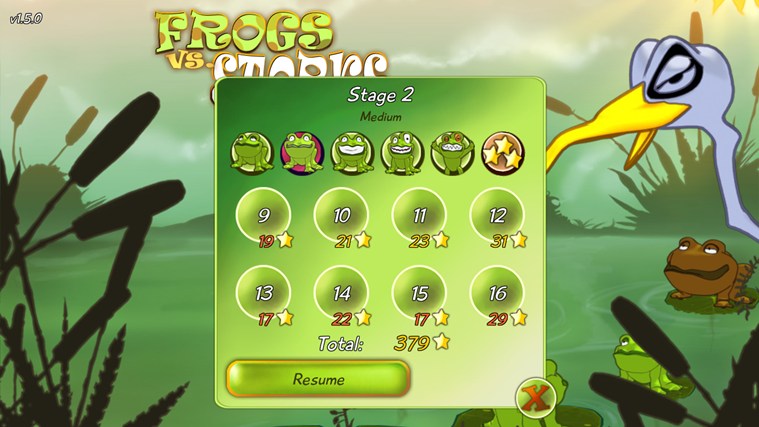The height and width of the screenshot is (427, 759).
Task: Select level 9
Action: (x=263, y=215)
